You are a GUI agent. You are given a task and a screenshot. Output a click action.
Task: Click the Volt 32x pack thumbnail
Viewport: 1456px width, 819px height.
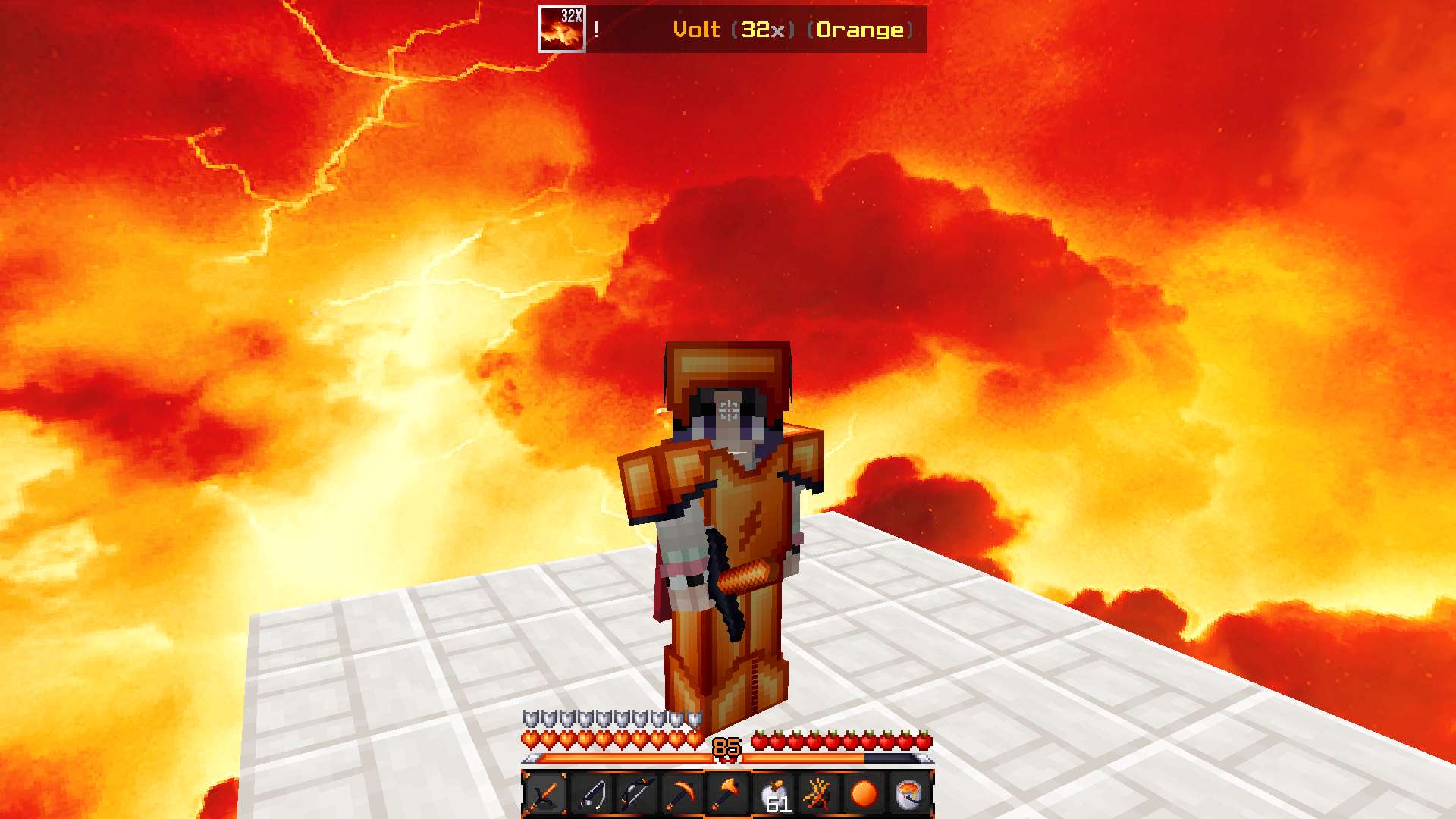pyautogui.click(x=562, y=30)
